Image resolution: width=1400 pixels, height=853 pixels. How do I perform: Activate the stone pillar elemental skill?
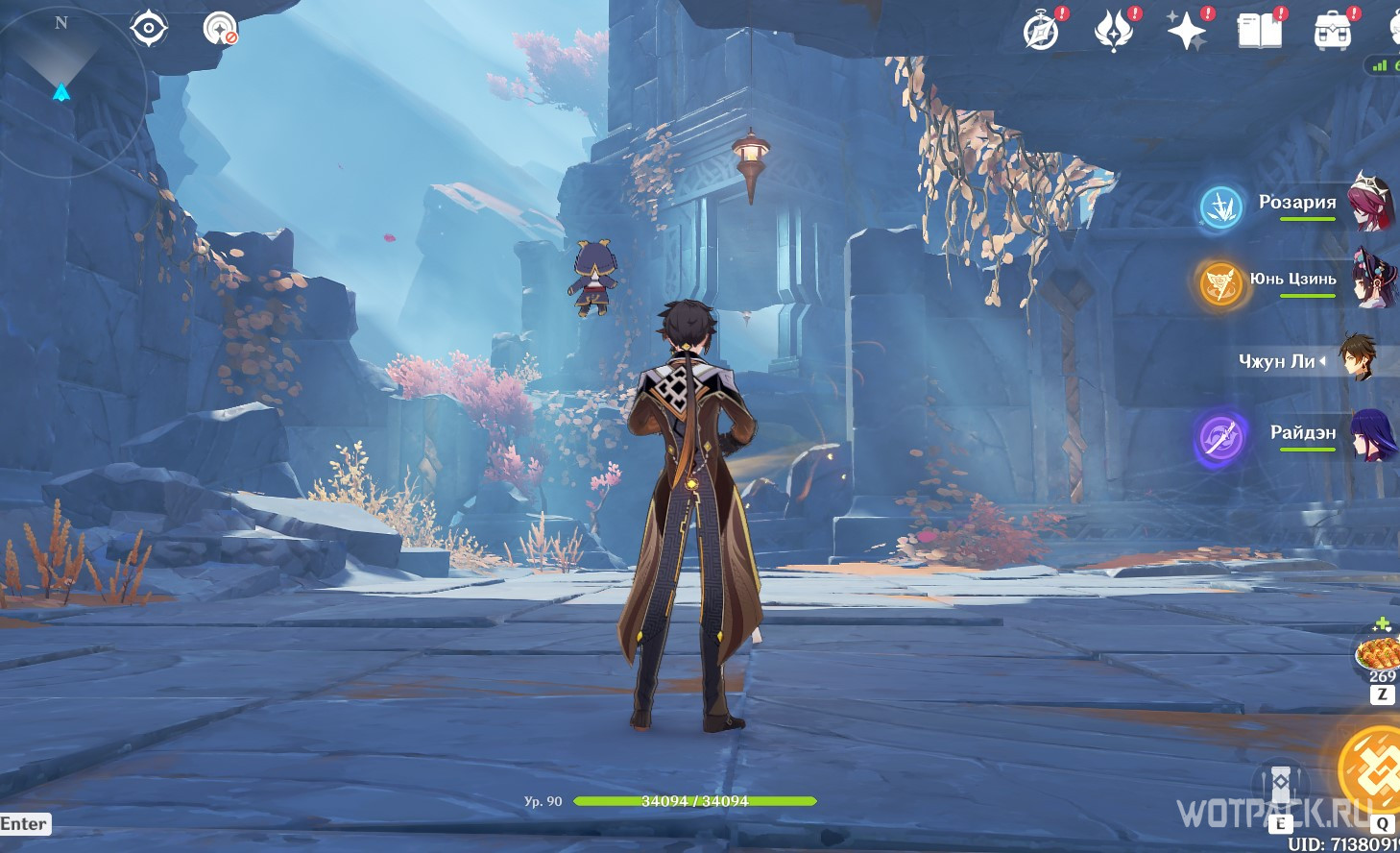tap(1281, 786)
